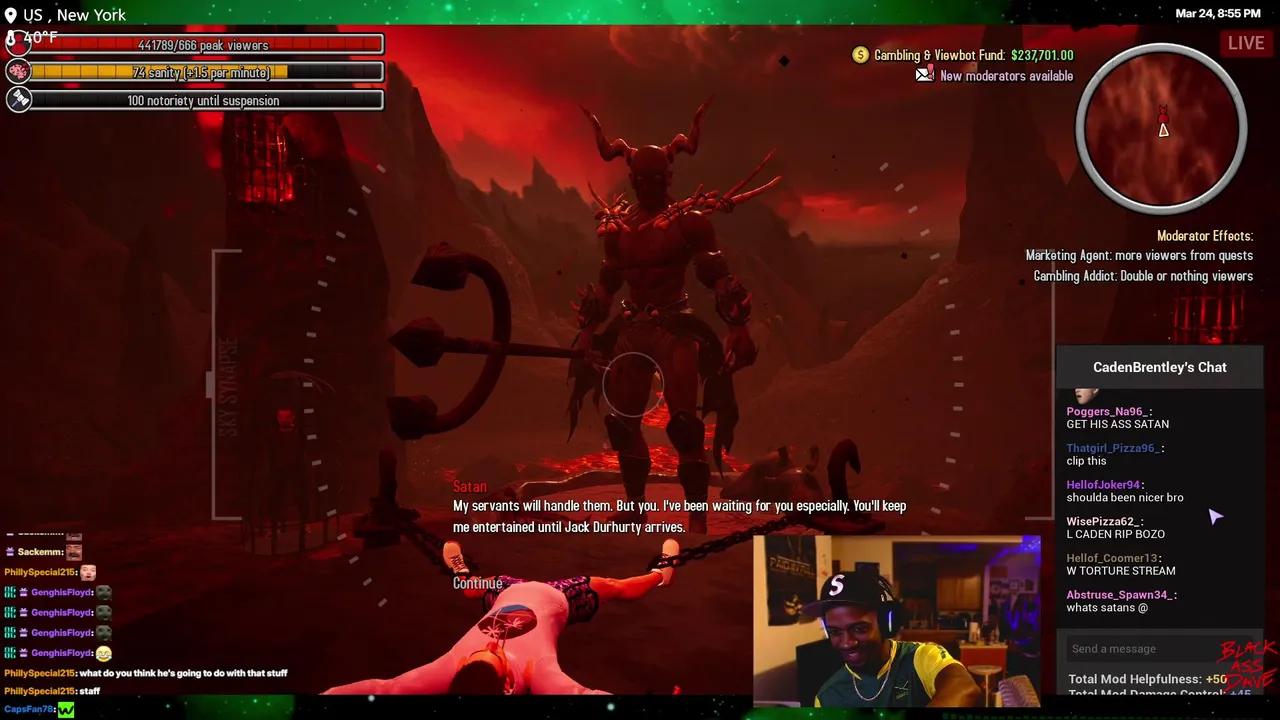Click the CadenBrentley's Chat panel header
Image resolution: width=1280 pixels, height=720 pixels.
pyautogui.click(x=1160, y=367)
